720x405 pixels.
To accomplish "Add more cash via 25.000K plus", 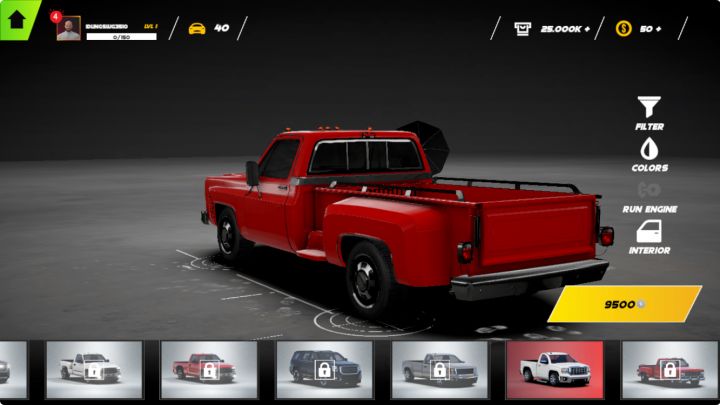I will coord(552,29).
